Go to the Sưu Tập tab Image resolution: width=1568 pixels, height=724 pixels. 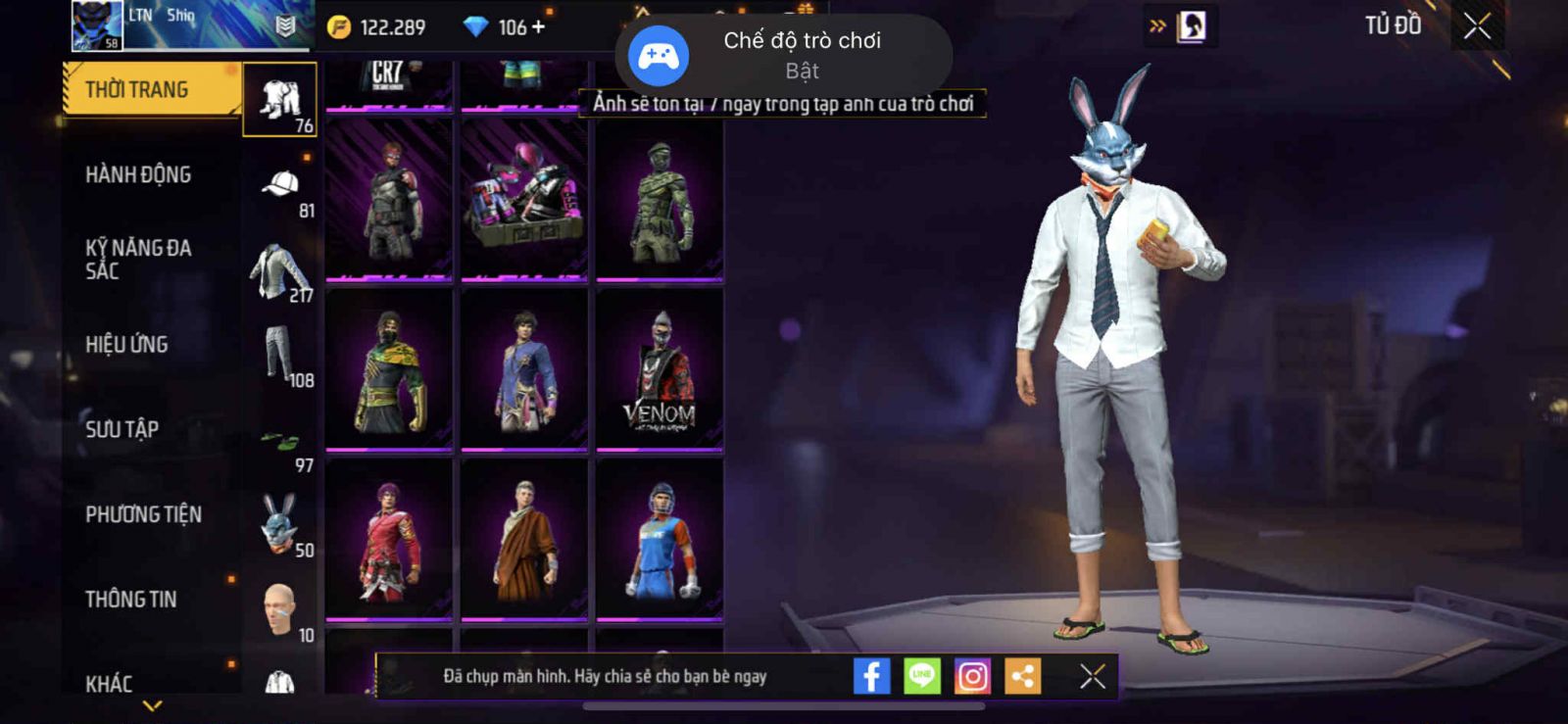click(x=122, y=429)
